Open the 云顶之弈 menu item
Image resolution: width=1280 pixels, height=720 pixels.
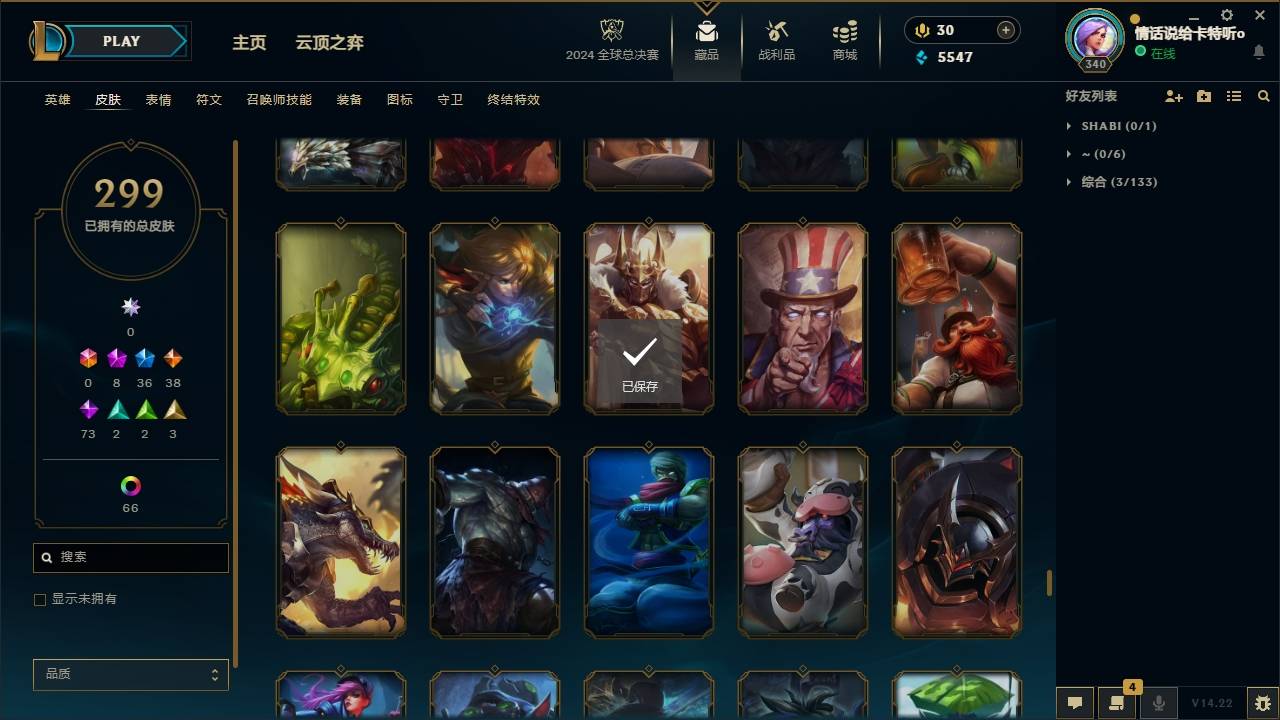[327, 42]
